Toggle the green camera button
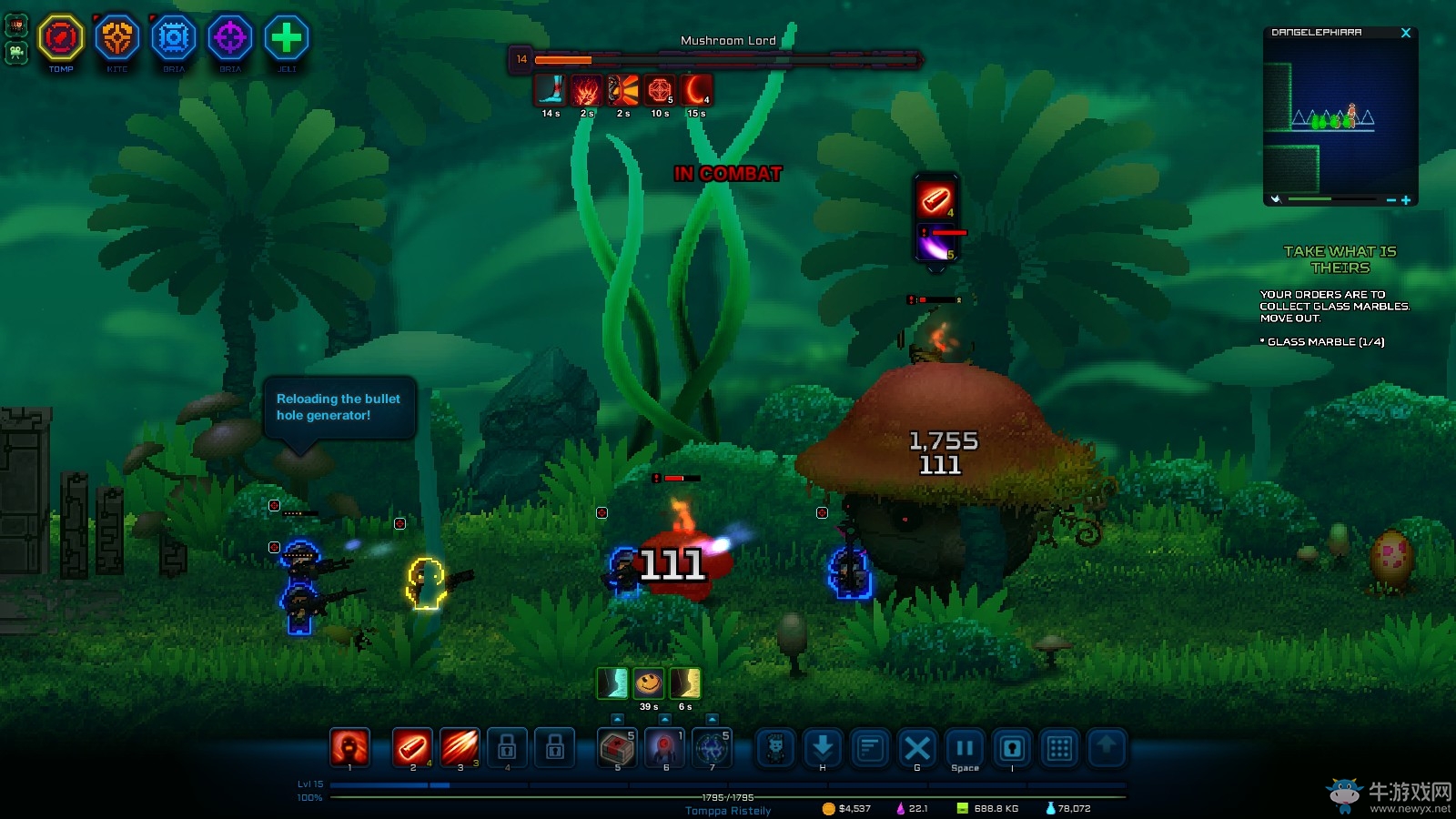The image size is (1456, 819). [x=16, y=53]
